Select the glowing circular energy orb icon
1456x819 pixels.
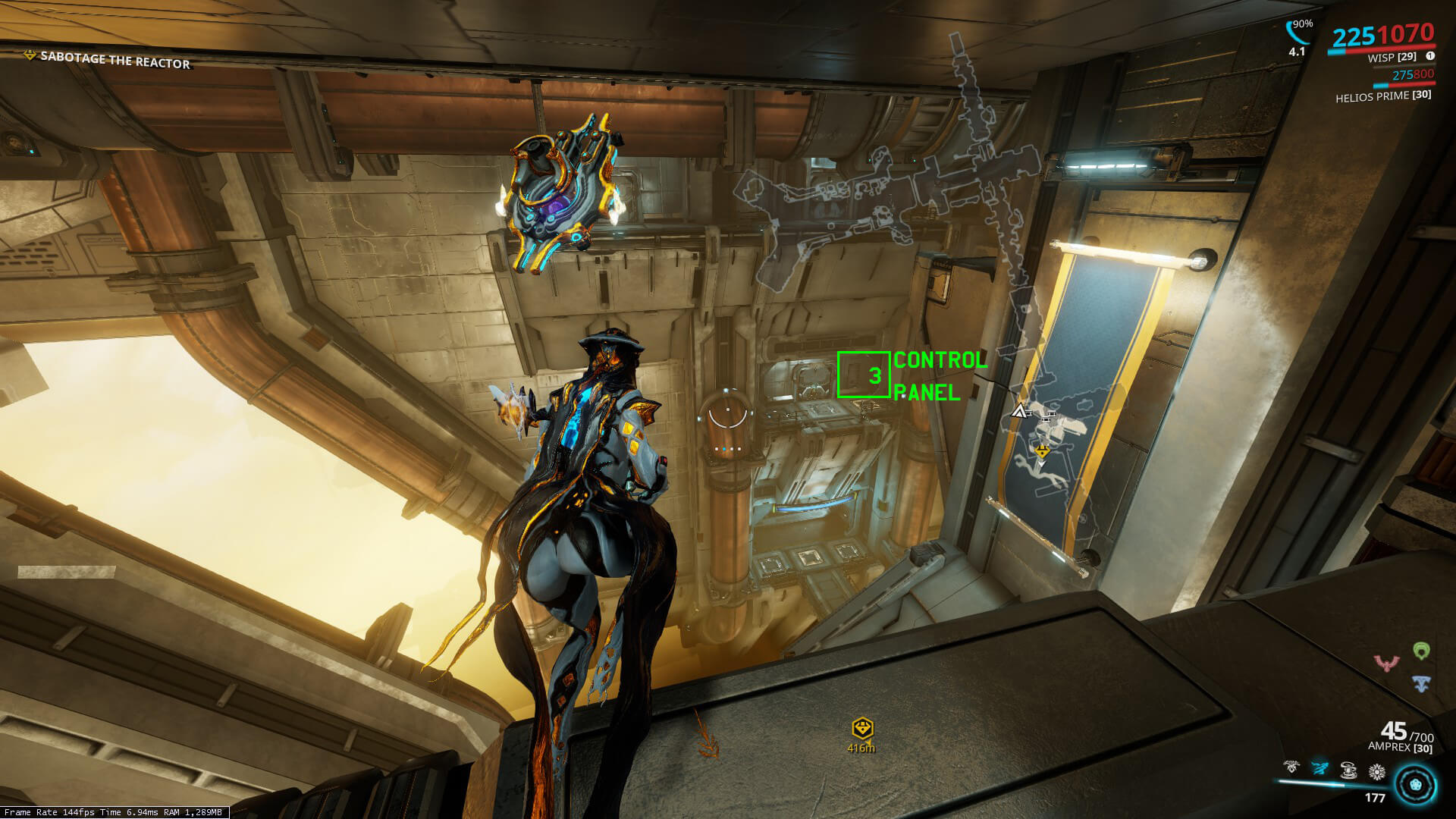point(1415,783)
